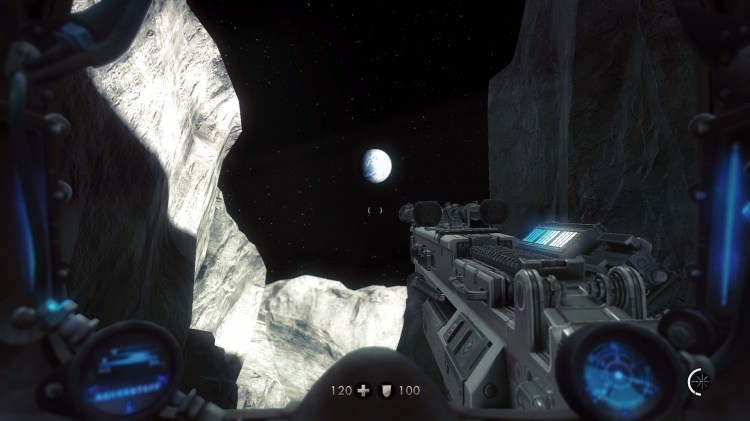Select the laser weapon charge icon
The image size is (750, 421).
pos(698,380)
